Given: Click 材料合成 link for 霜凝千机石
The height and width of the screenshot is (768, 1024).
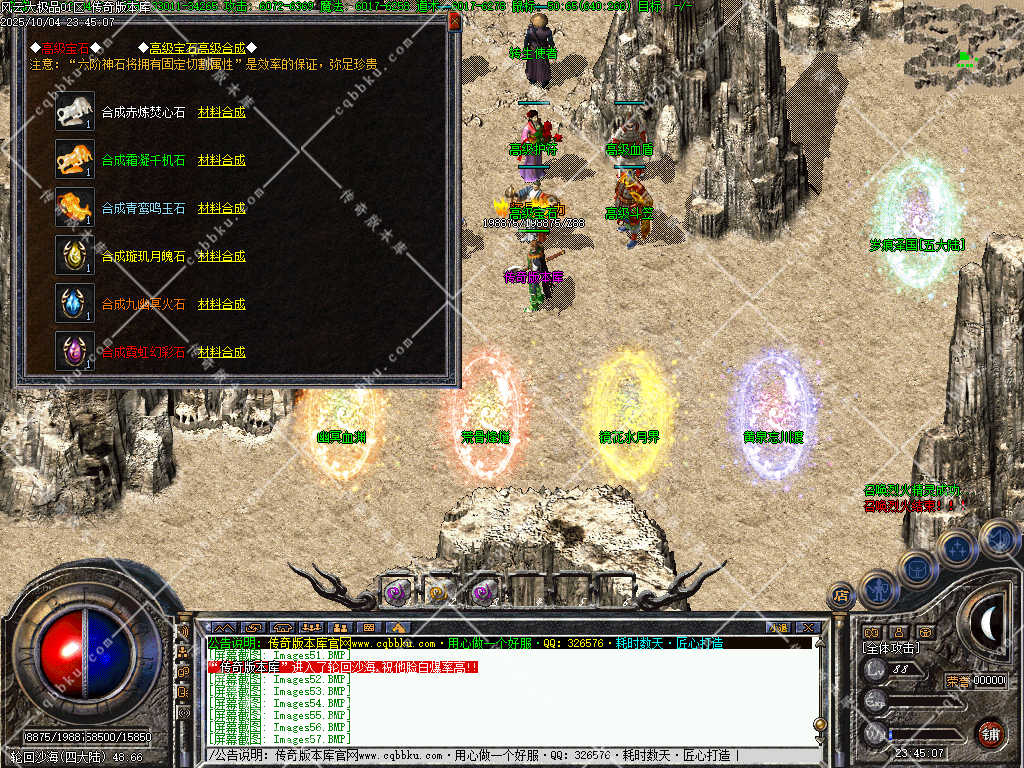Looking at the screenshot, I should coord(221,160).
